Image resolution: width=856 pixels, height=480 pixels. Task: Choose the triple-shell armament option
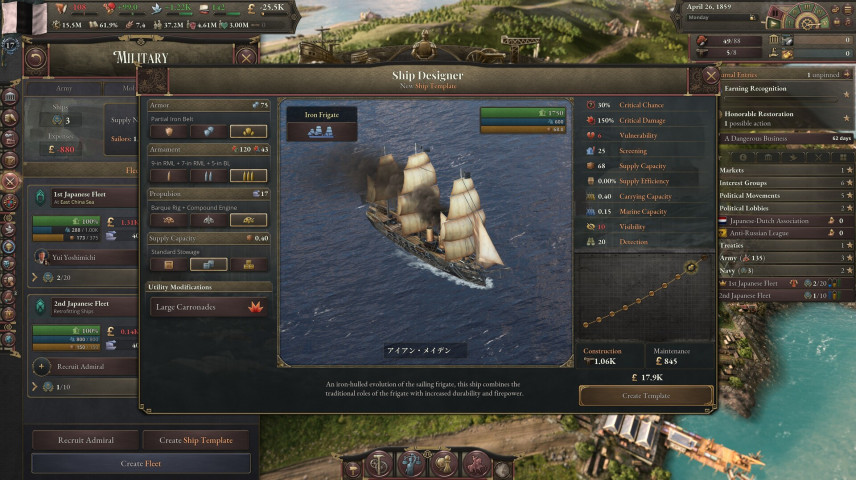pyautogui.click(x=248, y=175)
